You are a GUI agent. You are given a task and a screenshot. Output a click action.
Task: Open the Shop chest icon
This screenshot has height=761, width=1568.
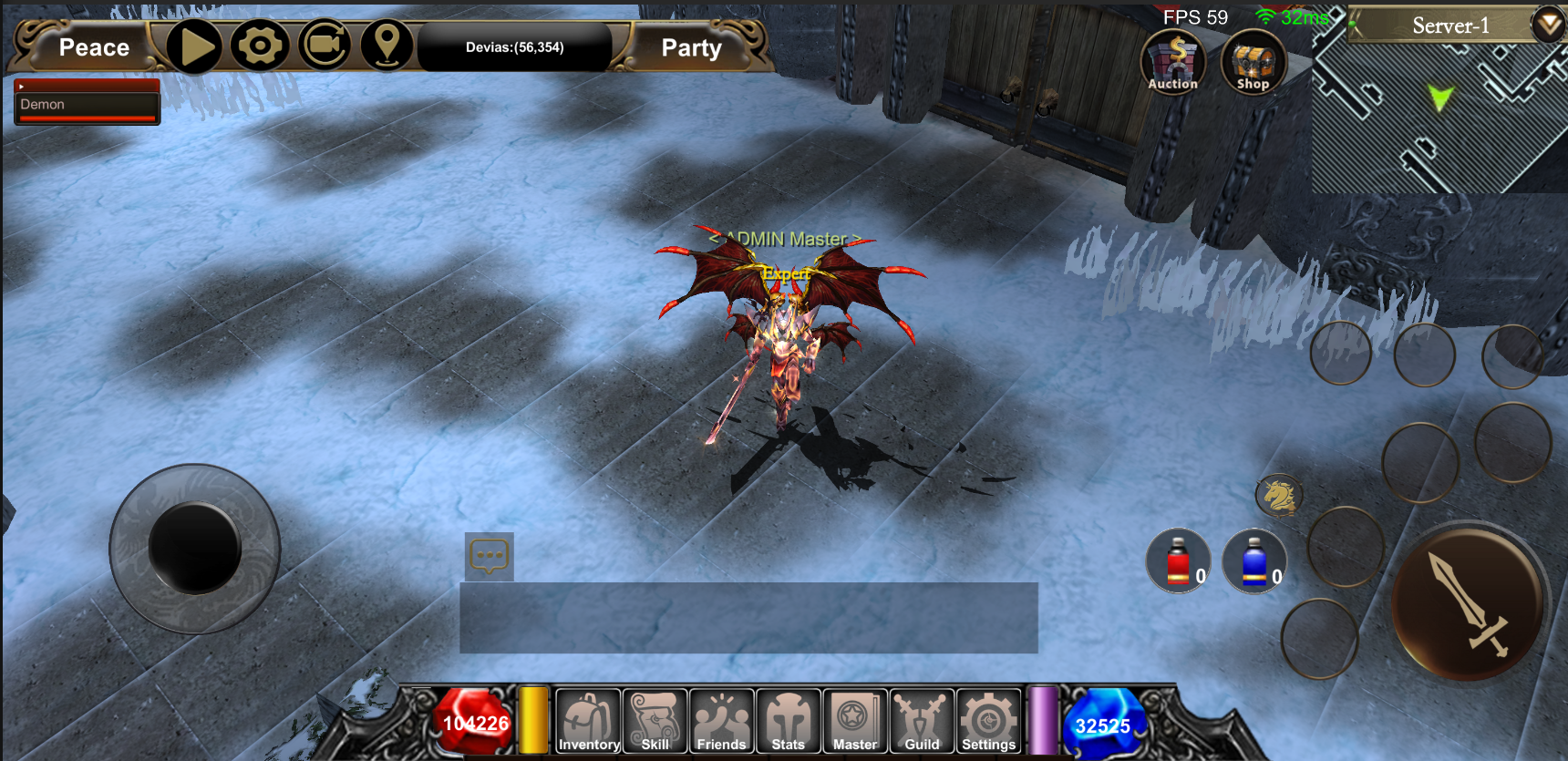pos(1253,62)
